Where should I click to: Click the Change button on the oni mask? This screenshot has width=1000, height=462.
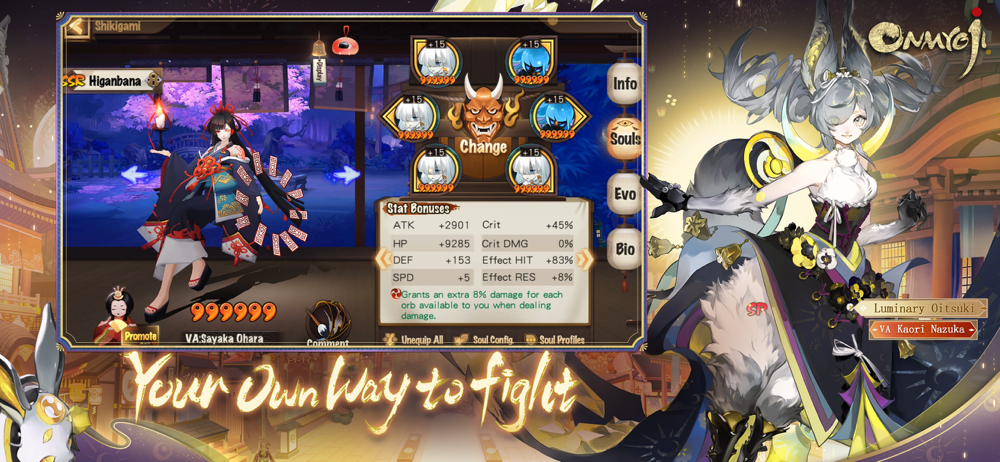(x=483, y=146)
